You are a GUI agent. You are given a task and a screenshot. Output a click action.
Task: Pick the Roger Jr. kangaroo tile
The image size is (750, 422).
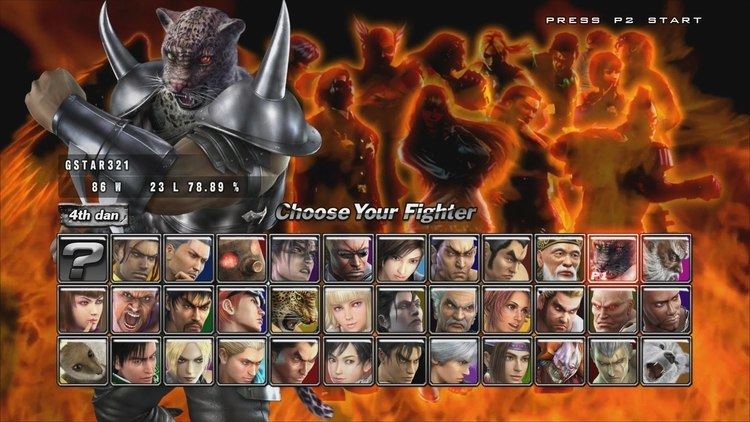[83, 362]
